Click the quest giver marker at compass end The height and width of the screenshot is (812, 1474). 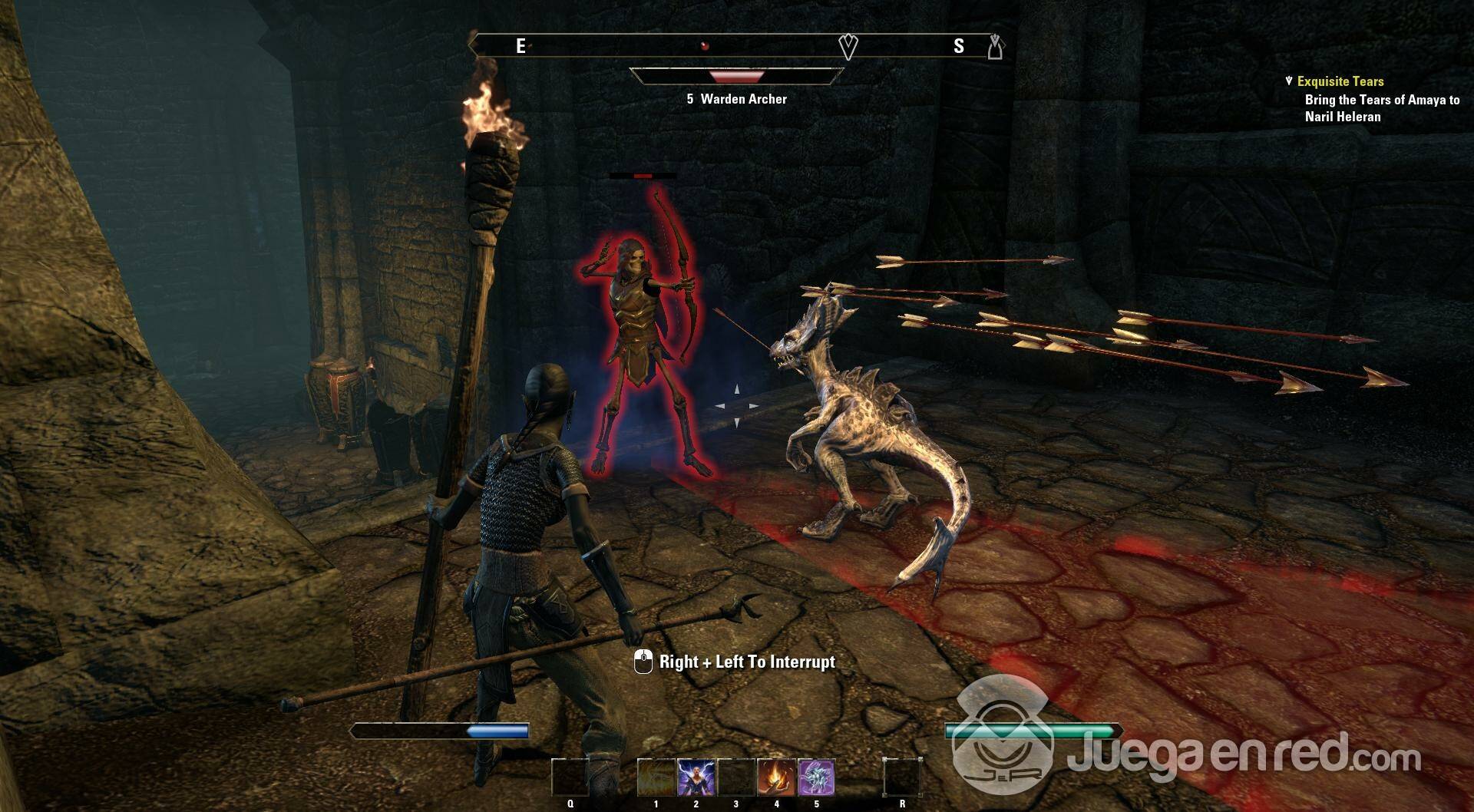[x=995, y=47]
